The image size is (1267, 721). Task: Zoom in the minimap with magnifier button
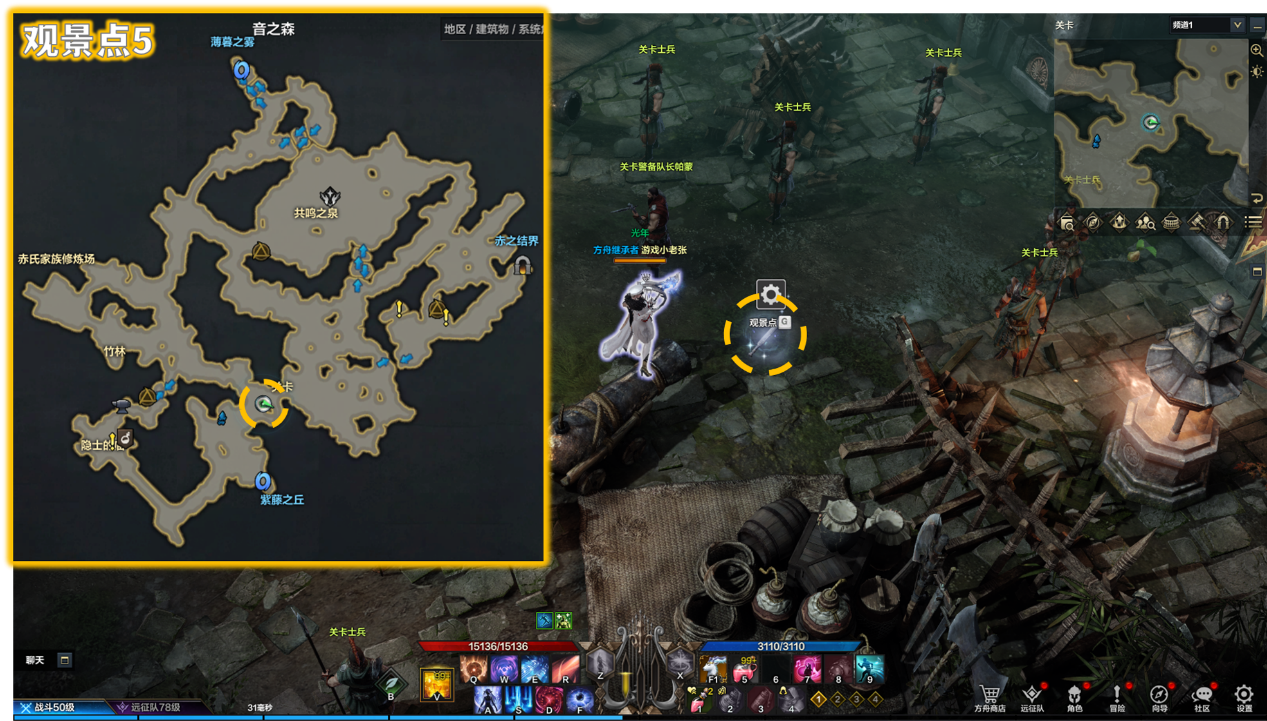(1257, 50)
